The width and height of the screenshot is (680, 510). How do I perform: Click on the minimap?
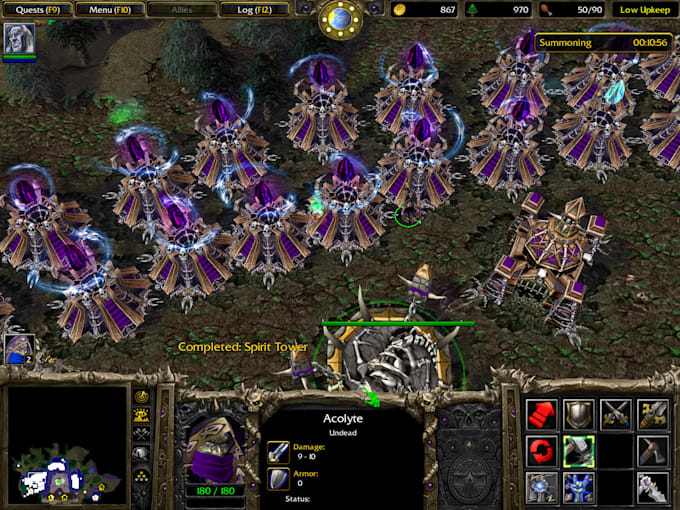point(67,444)
